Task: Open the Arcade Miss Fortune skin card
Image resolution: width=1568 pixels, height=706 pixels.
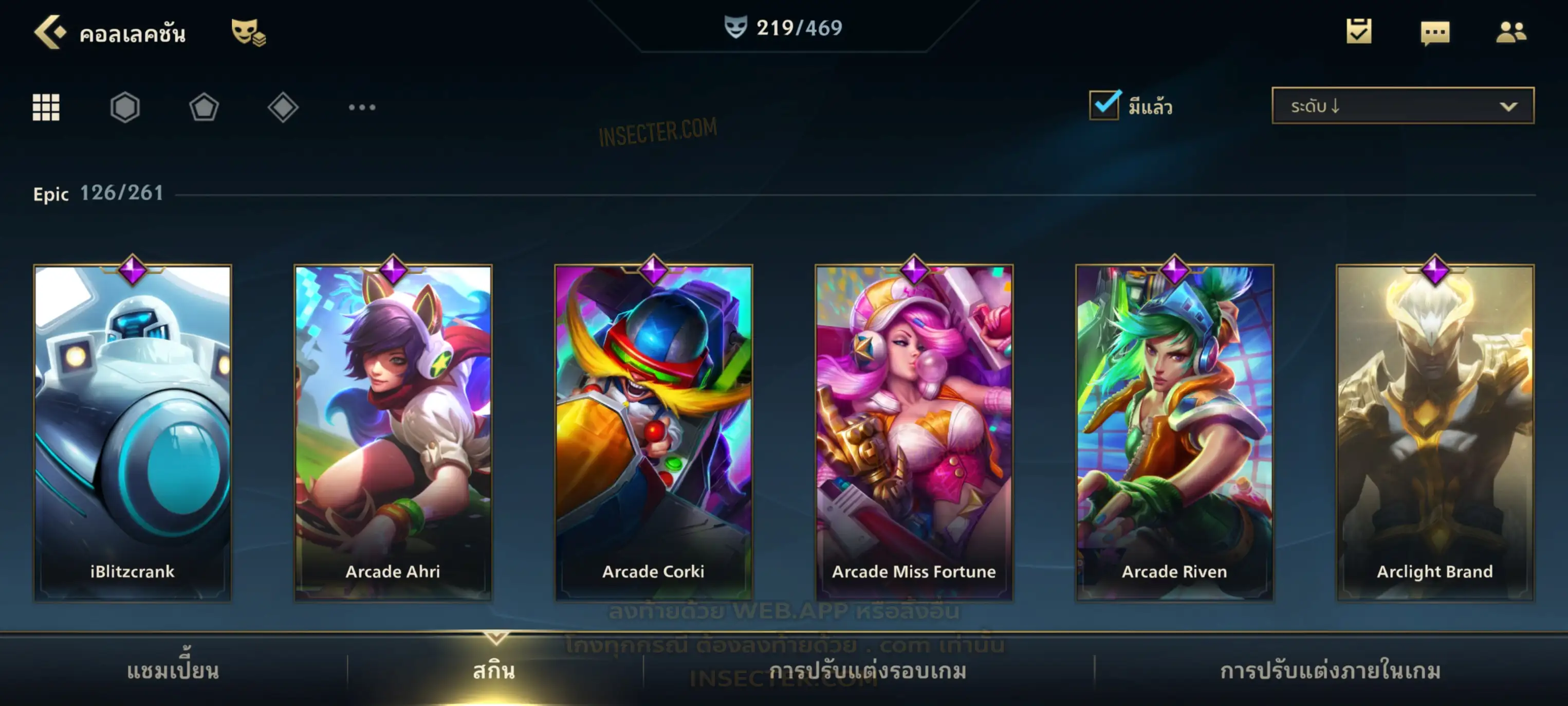Action: [914, 432]
